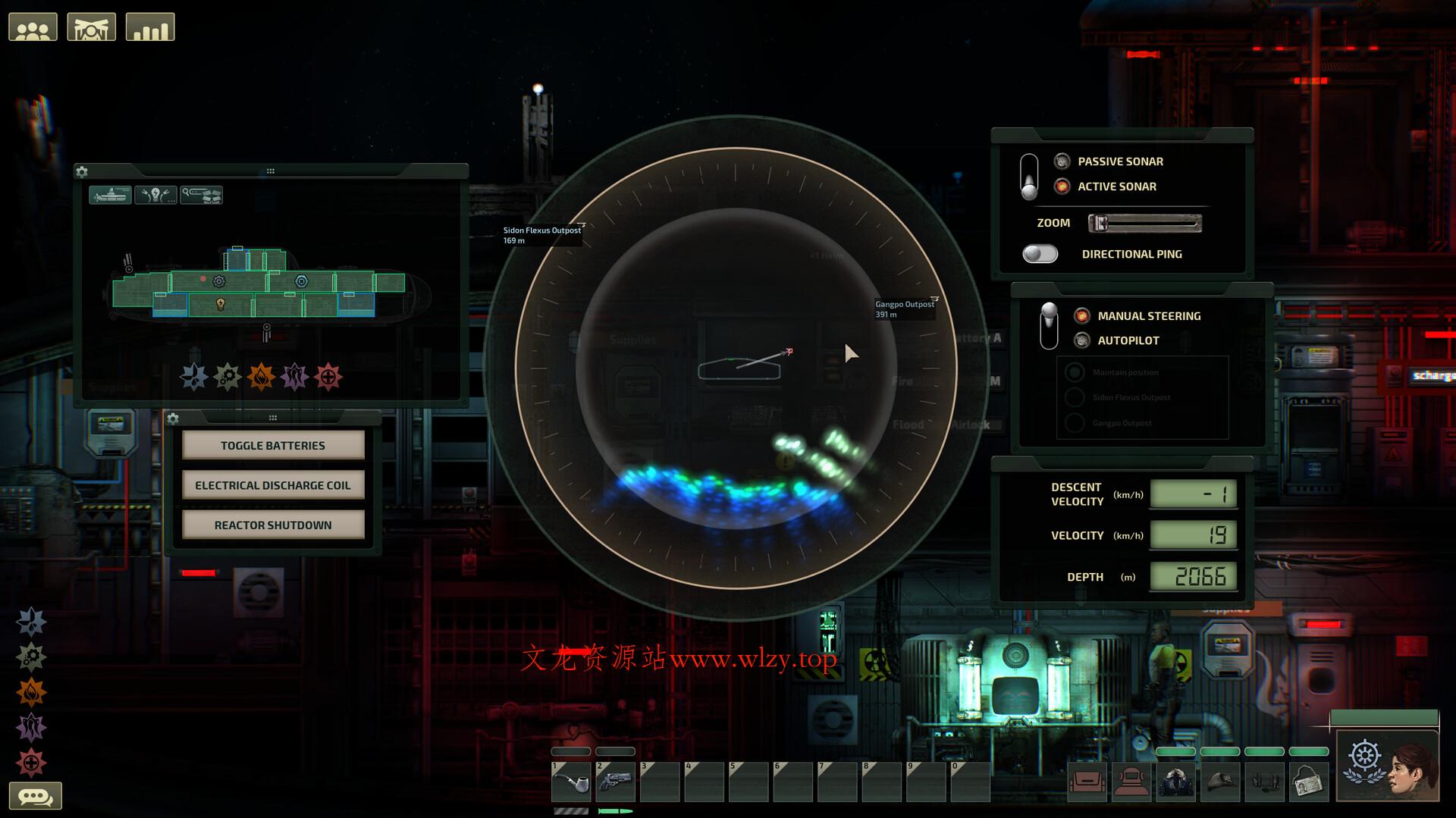Screen dimensions: 1456x818
Task: Click the Toggle Batteries button
Action: [273, 446]
